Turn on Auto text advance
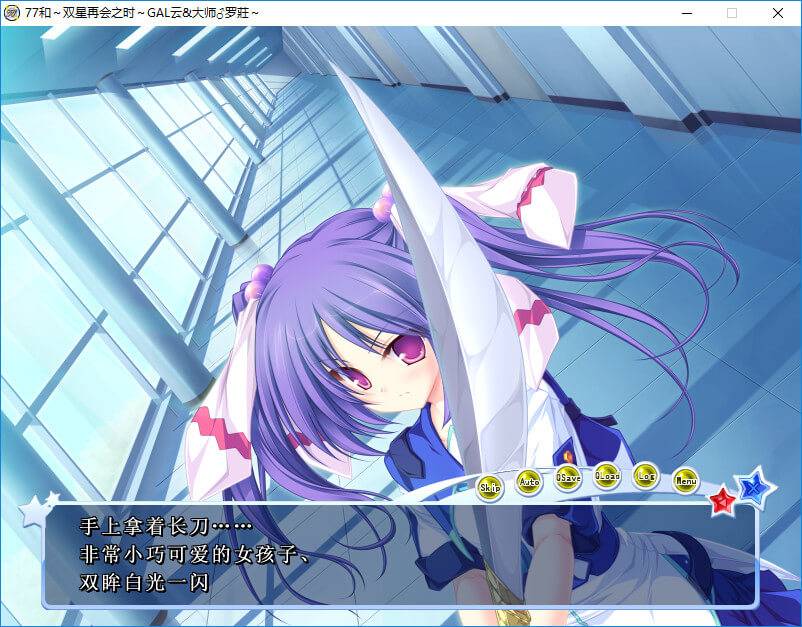 tap(529, 482)
